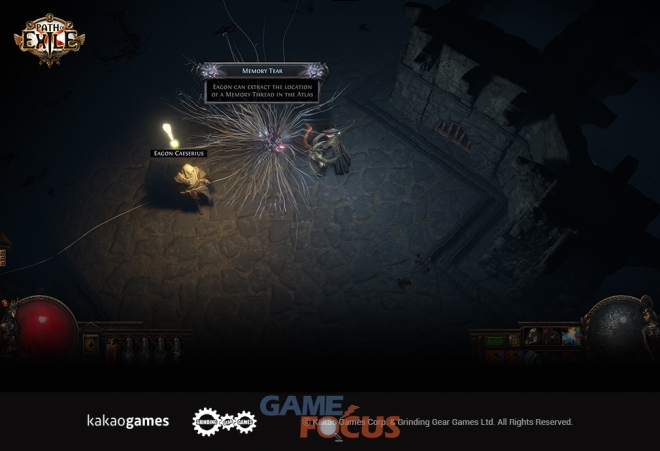Select the Eagon Caeserius nameplate
Viewport: 660px width, 451px height.
point(178,153)
